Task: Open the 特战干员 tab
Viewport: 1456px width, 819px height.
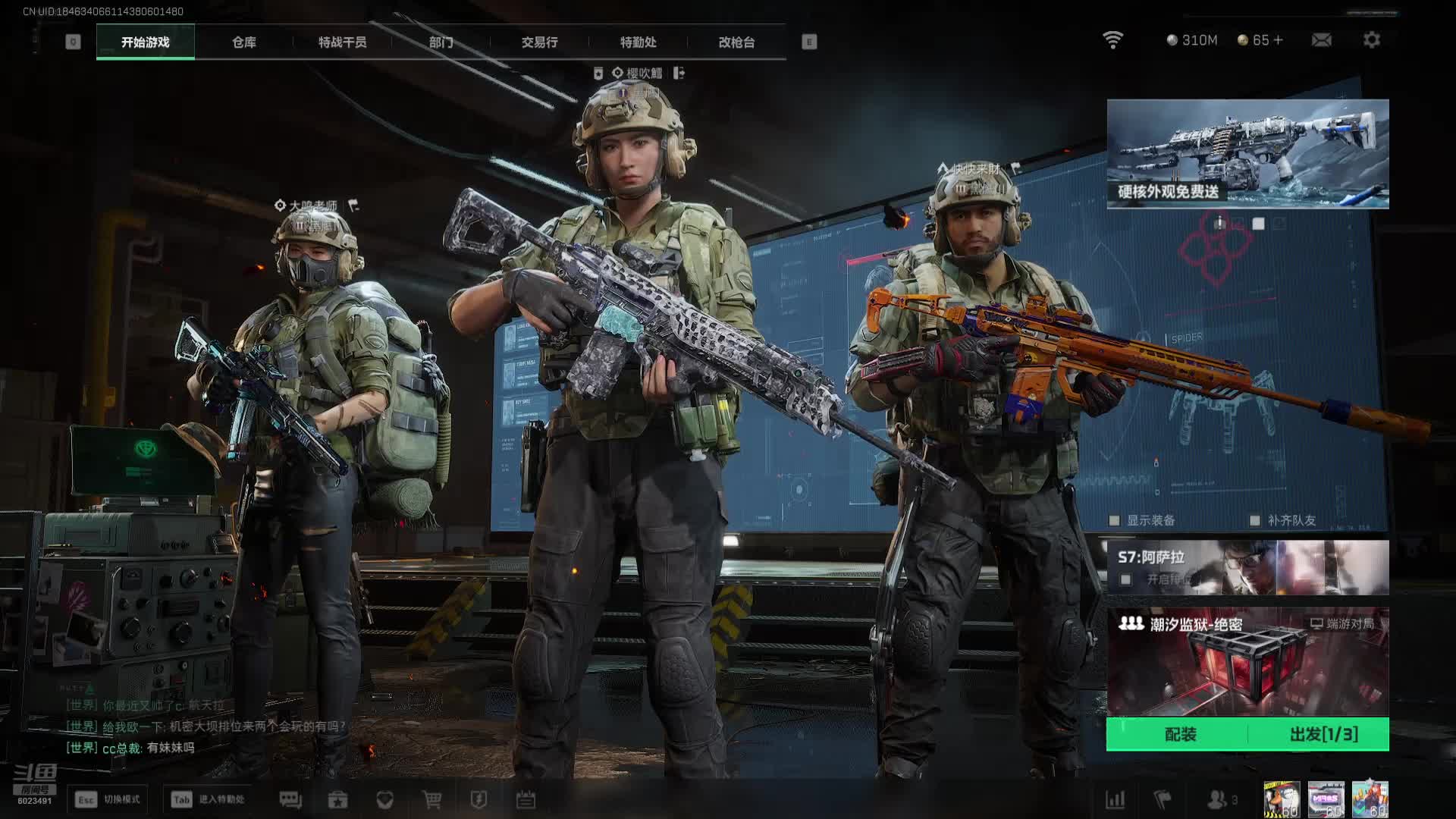Action: click(x=342, y=42)
